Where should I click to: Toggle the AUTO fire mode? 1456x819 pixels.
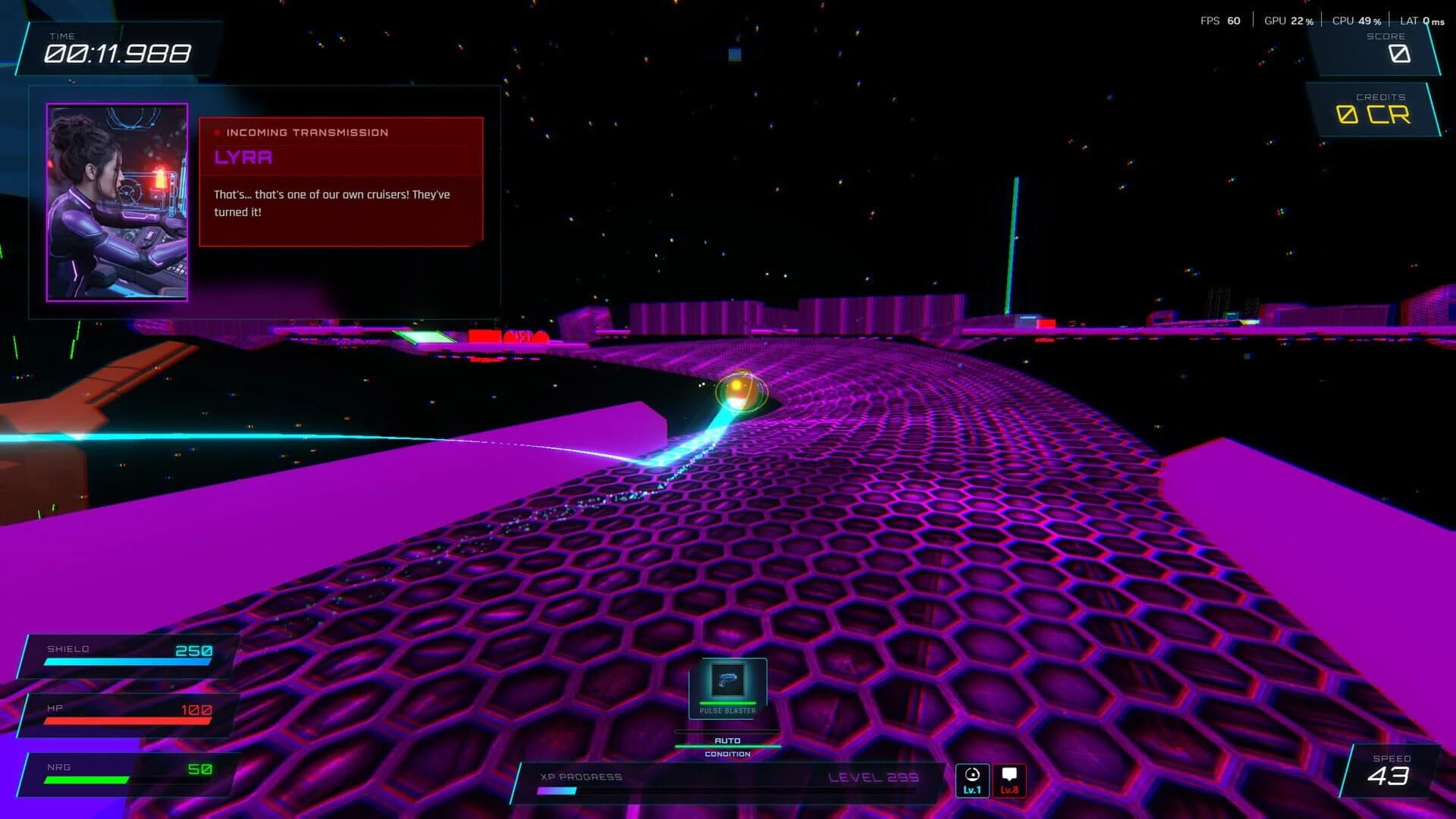[726, 739]
